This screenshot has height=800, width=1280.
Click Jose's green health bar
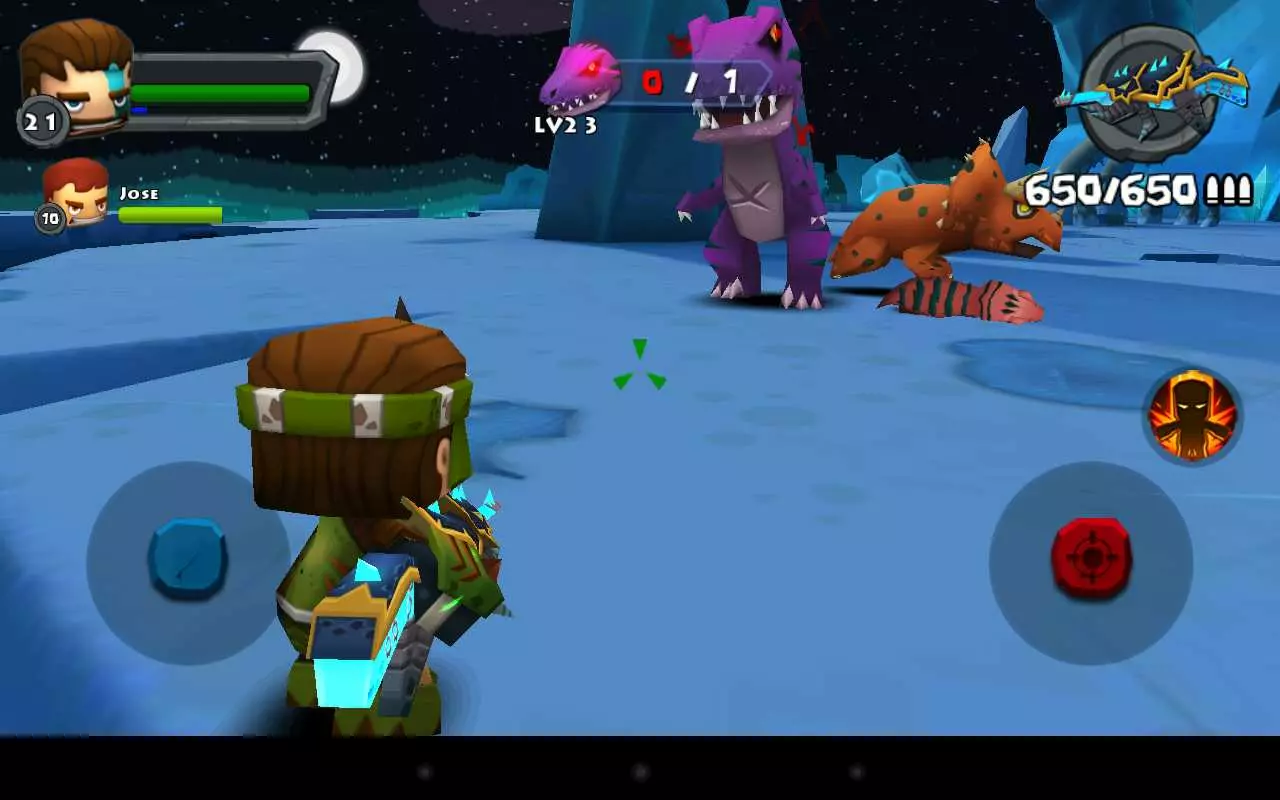click(x=170, y=213)
